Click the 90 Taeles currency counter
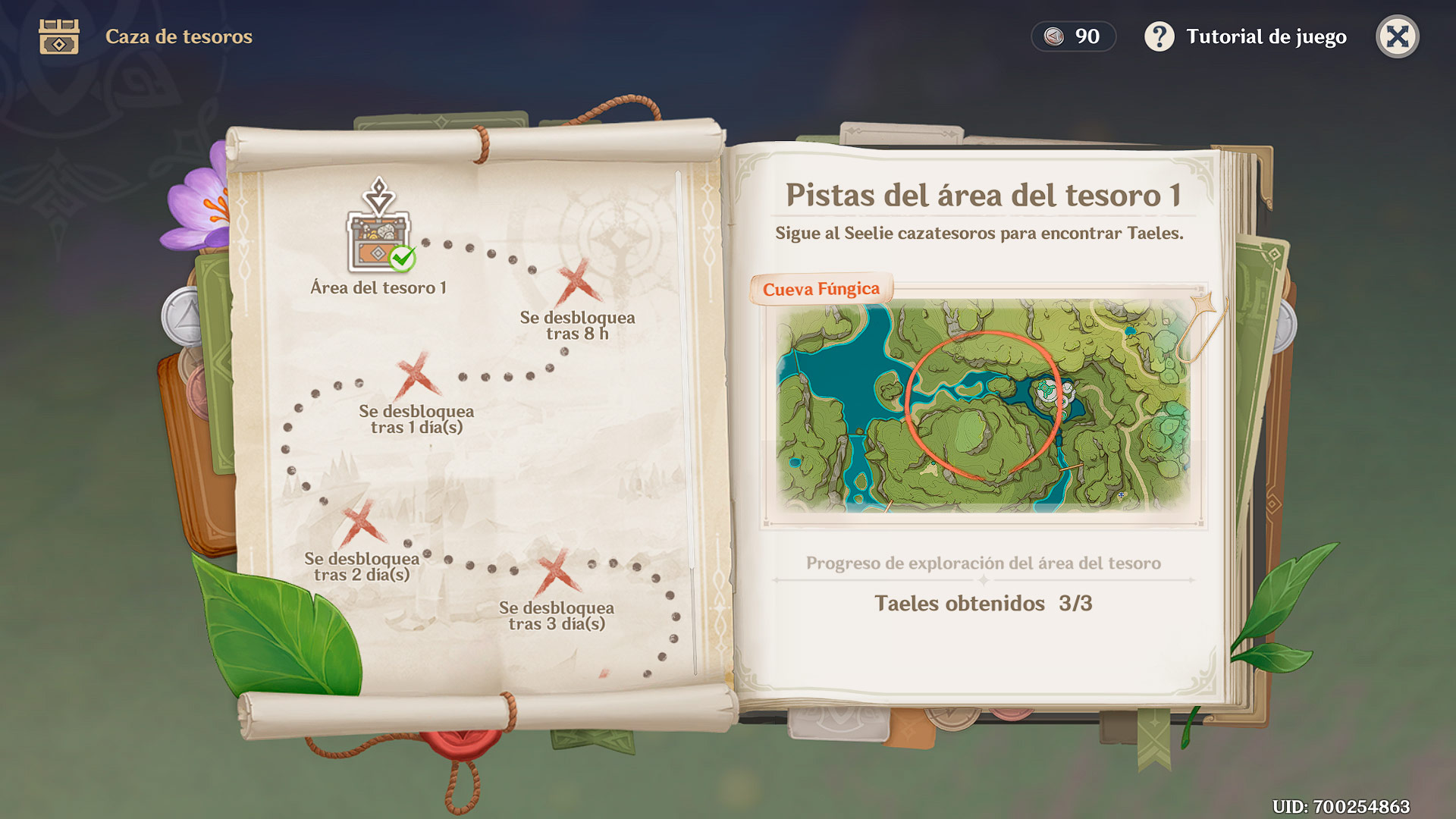Image resolution: width=1456 pixels, height=819 pixels. tap(1072, 36)
